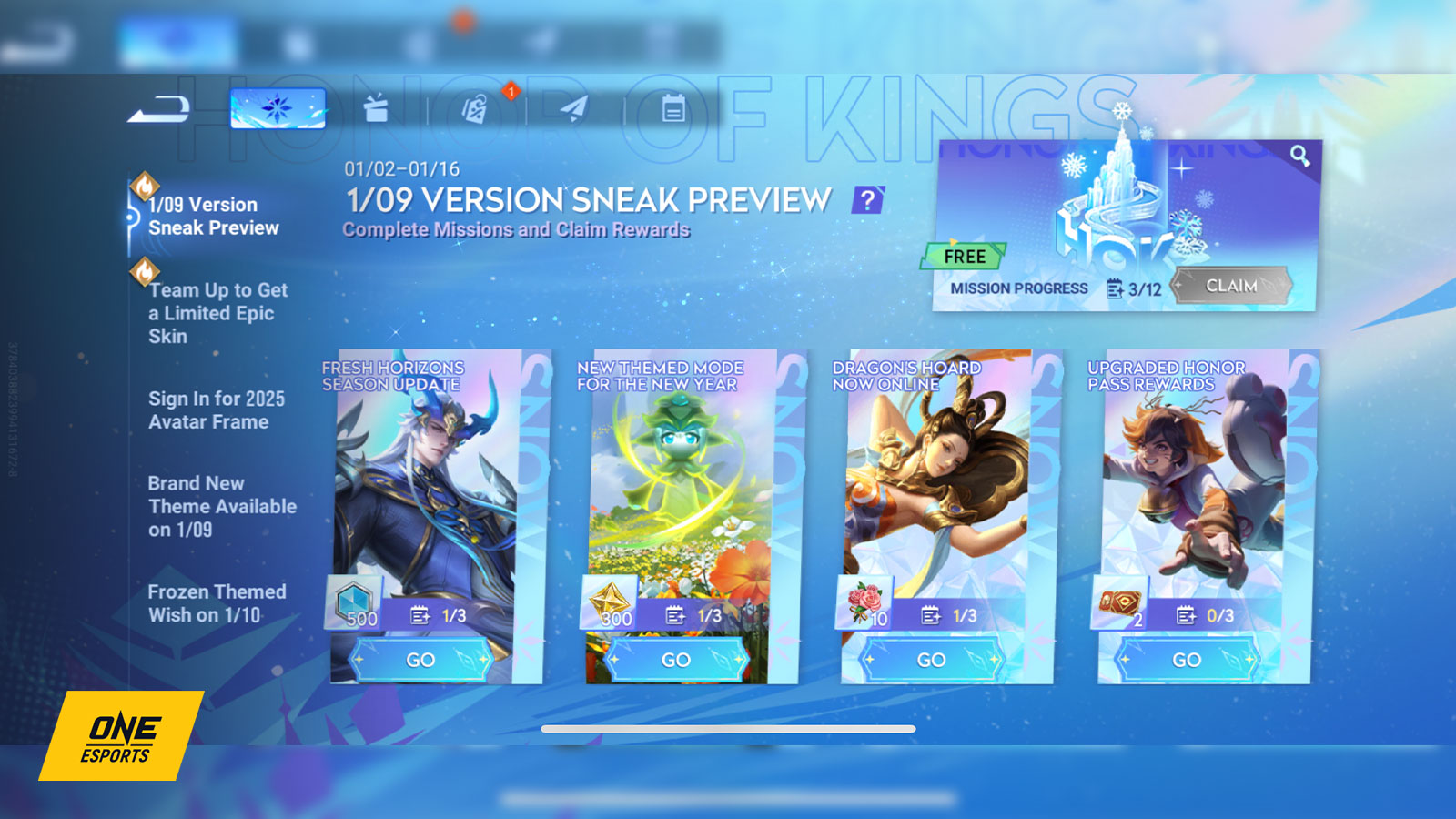Open the calendar notepad icon in the toolbar
1456x819 pixels.
coord(673,107)
